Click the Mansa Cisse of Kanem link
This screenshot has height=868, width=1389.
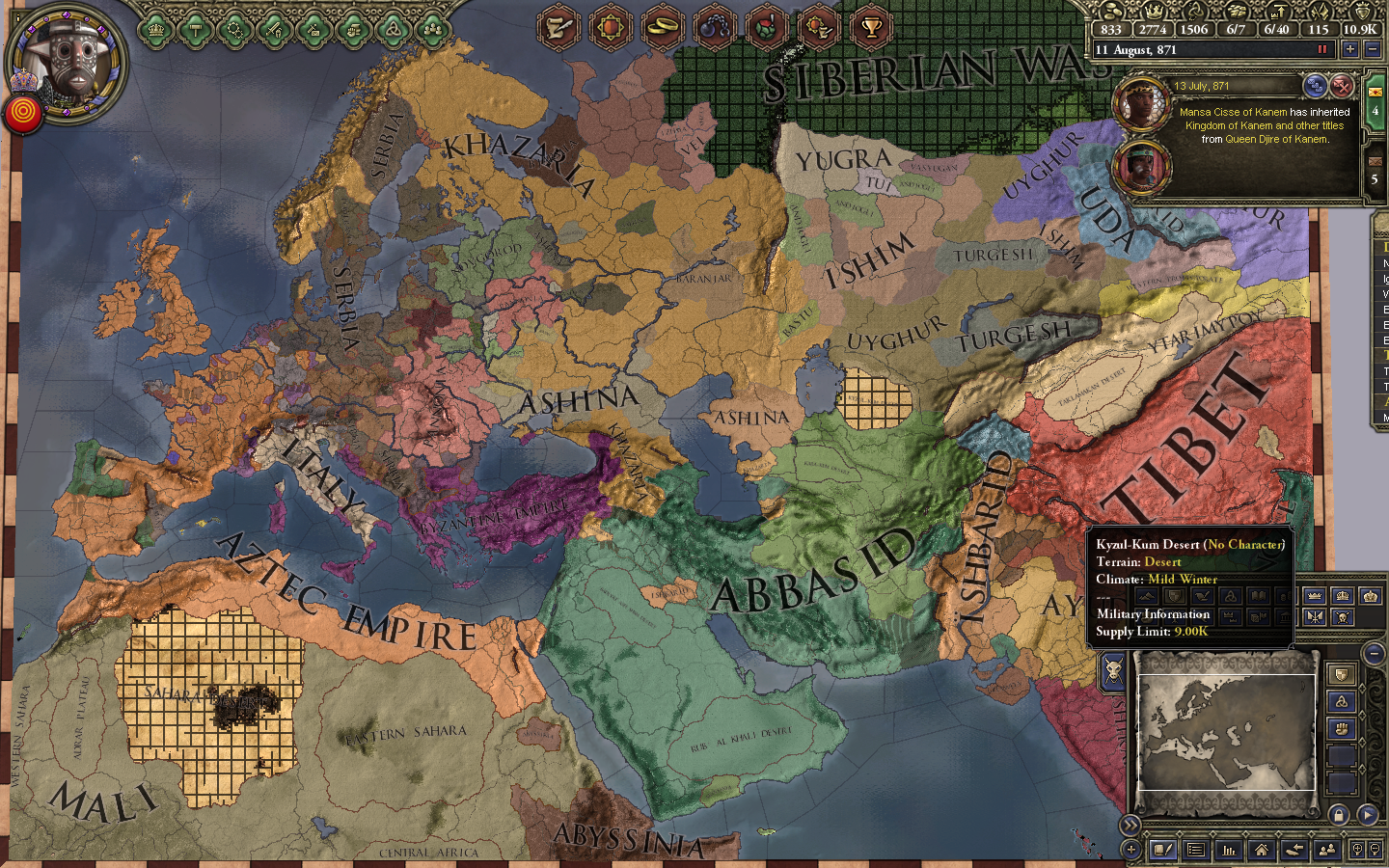[1232, 112]
